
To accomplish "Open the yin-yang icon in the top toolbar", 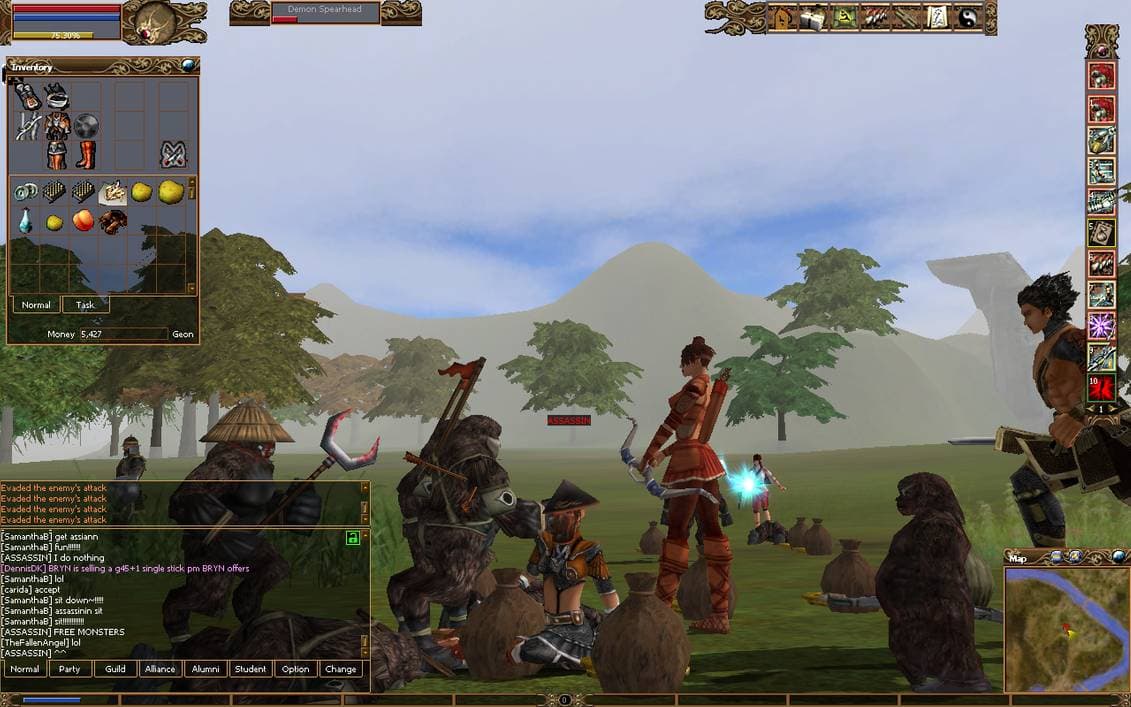I will [968, 18].
